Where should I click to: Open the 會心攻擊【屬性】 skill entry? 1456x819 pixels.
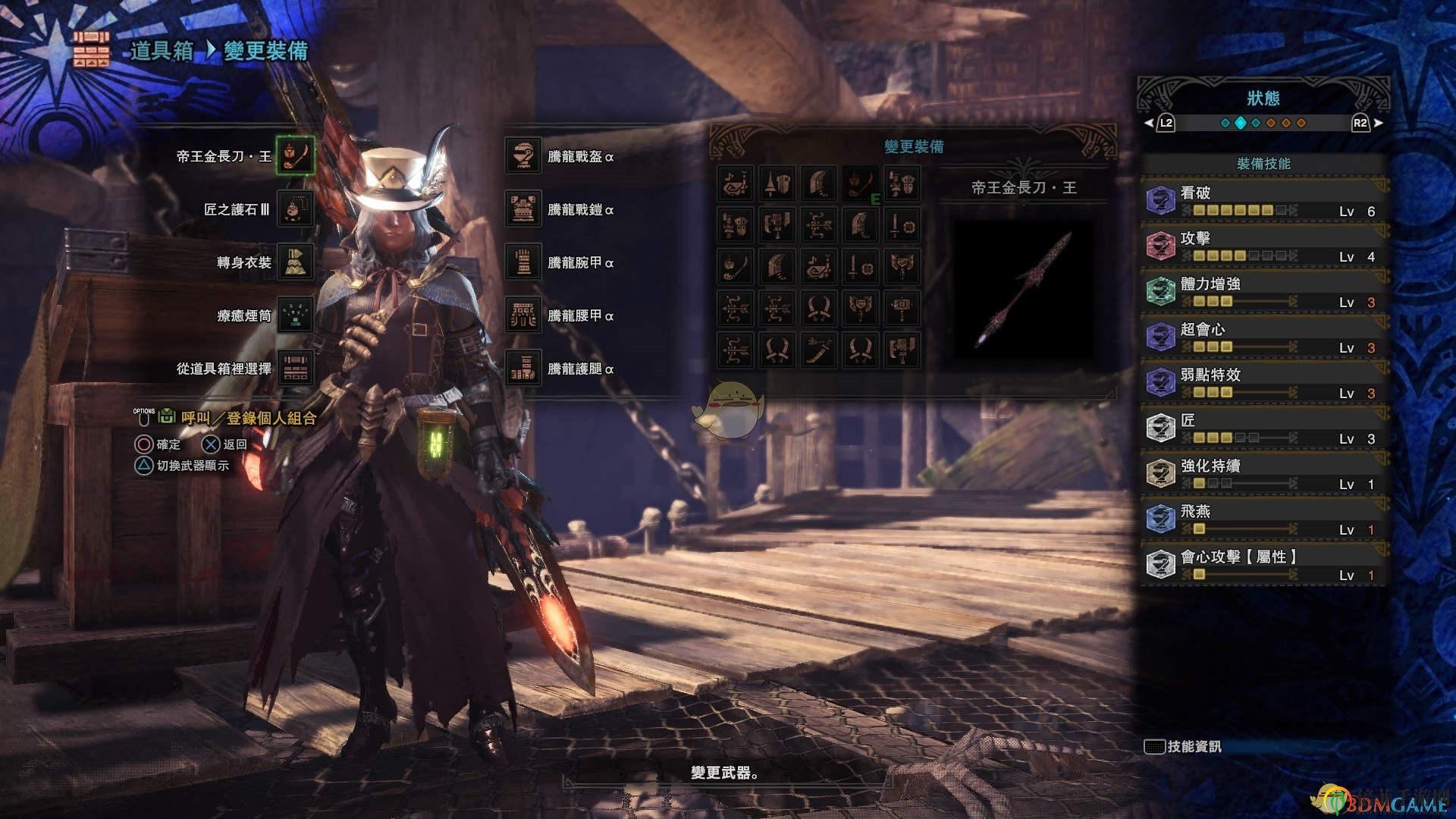1263,565
